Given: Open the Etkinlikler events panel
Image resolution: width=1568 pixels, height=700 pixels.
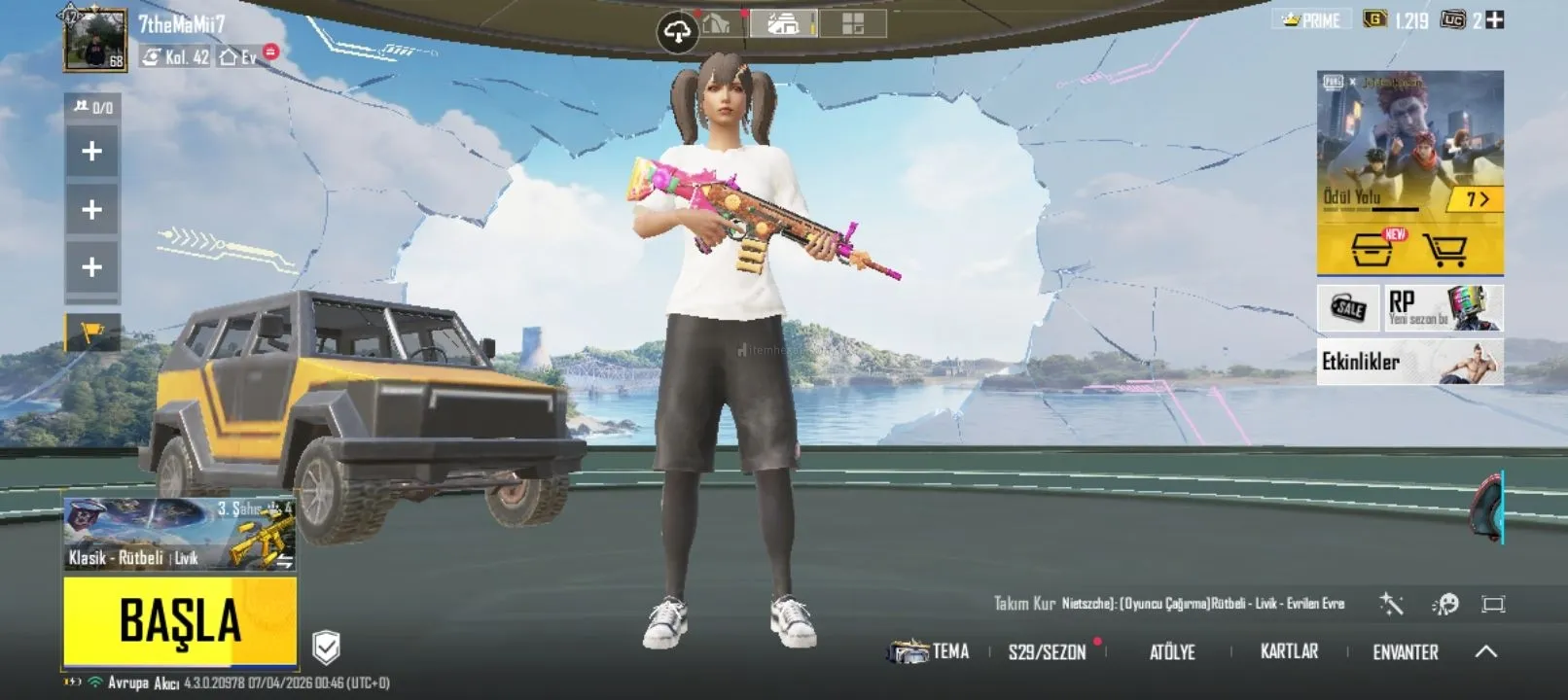Looking at the screenshot, I should pos(1409,362).
